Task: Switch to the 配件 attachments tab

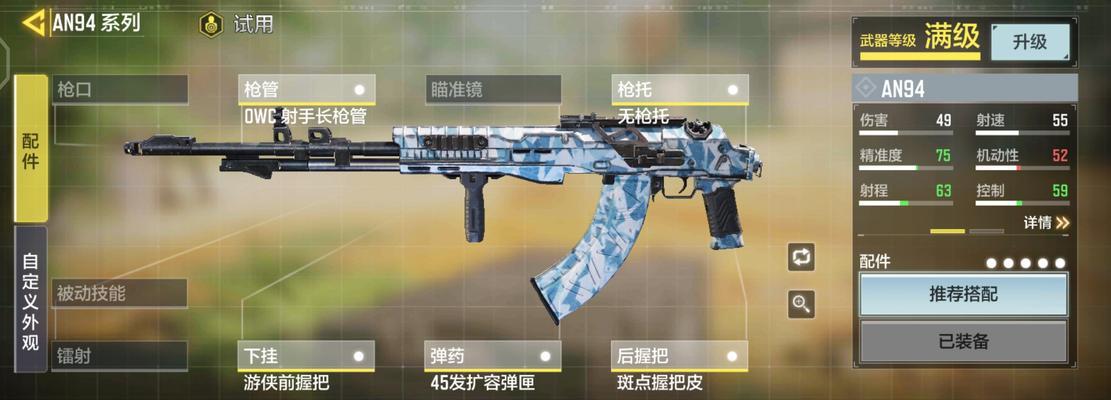Action: [31, 148]
